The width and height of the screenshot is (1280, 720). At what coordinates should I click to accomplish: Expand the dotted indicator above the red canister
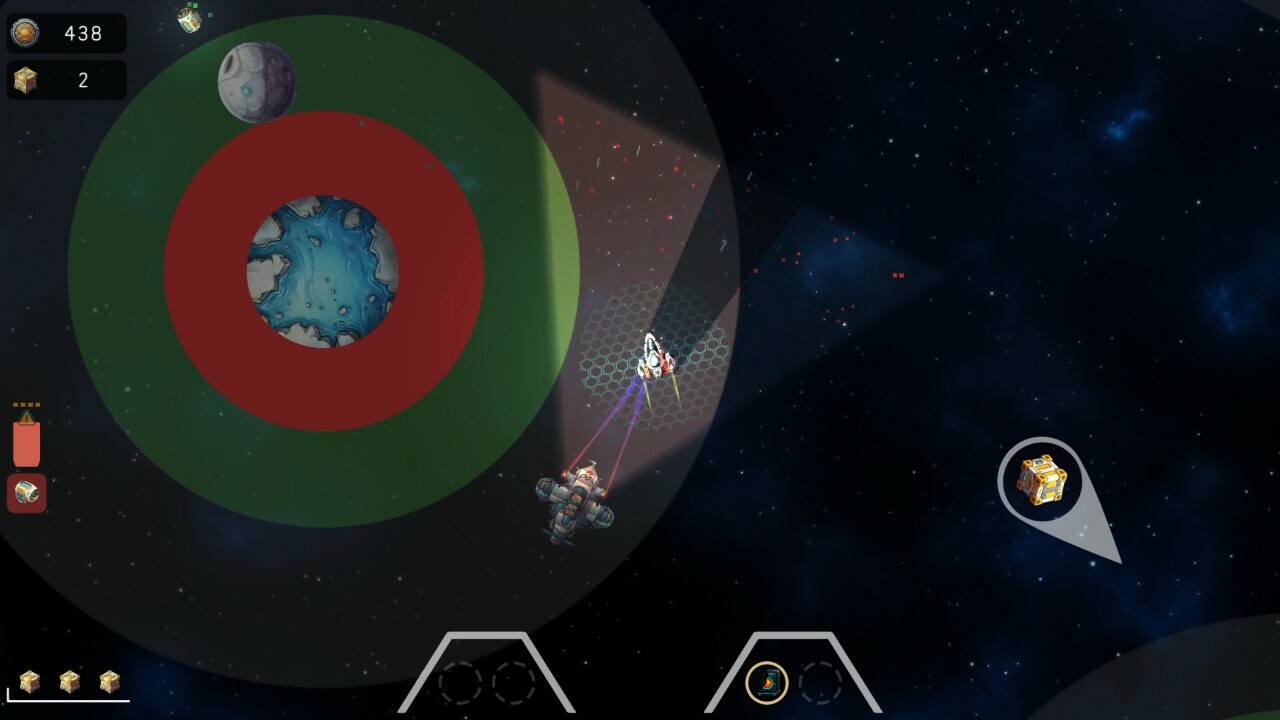pos(26,404)
